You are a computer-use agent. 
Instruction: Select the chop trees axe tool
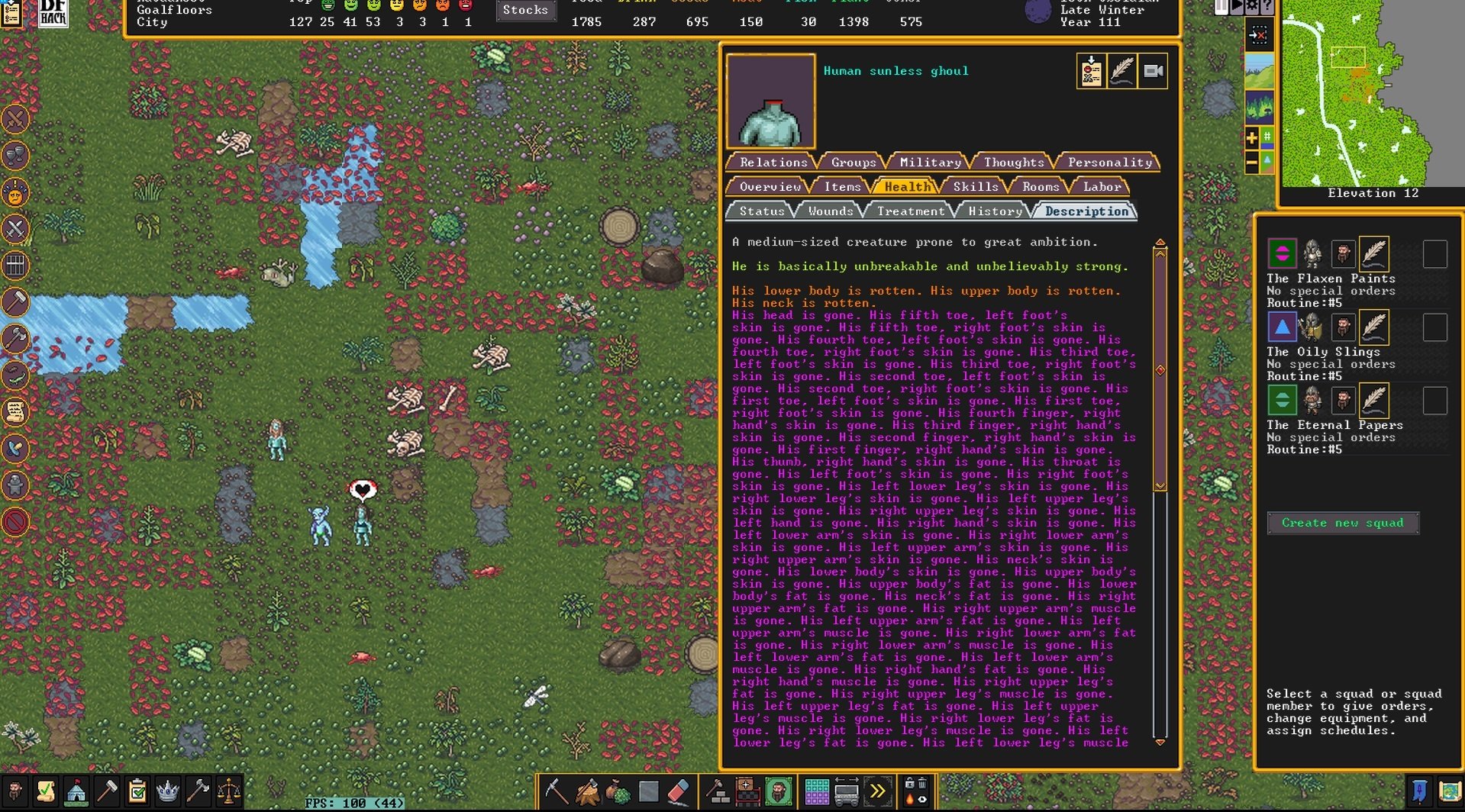click(587, 791)
